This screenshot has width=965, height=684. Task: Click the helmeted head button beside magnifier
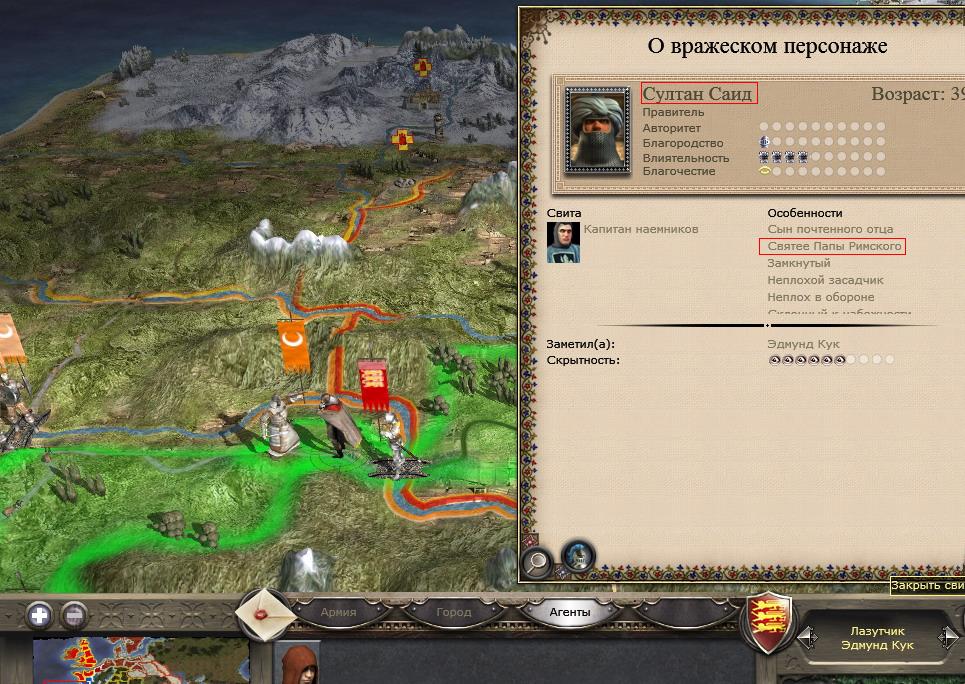pos(577,556)
